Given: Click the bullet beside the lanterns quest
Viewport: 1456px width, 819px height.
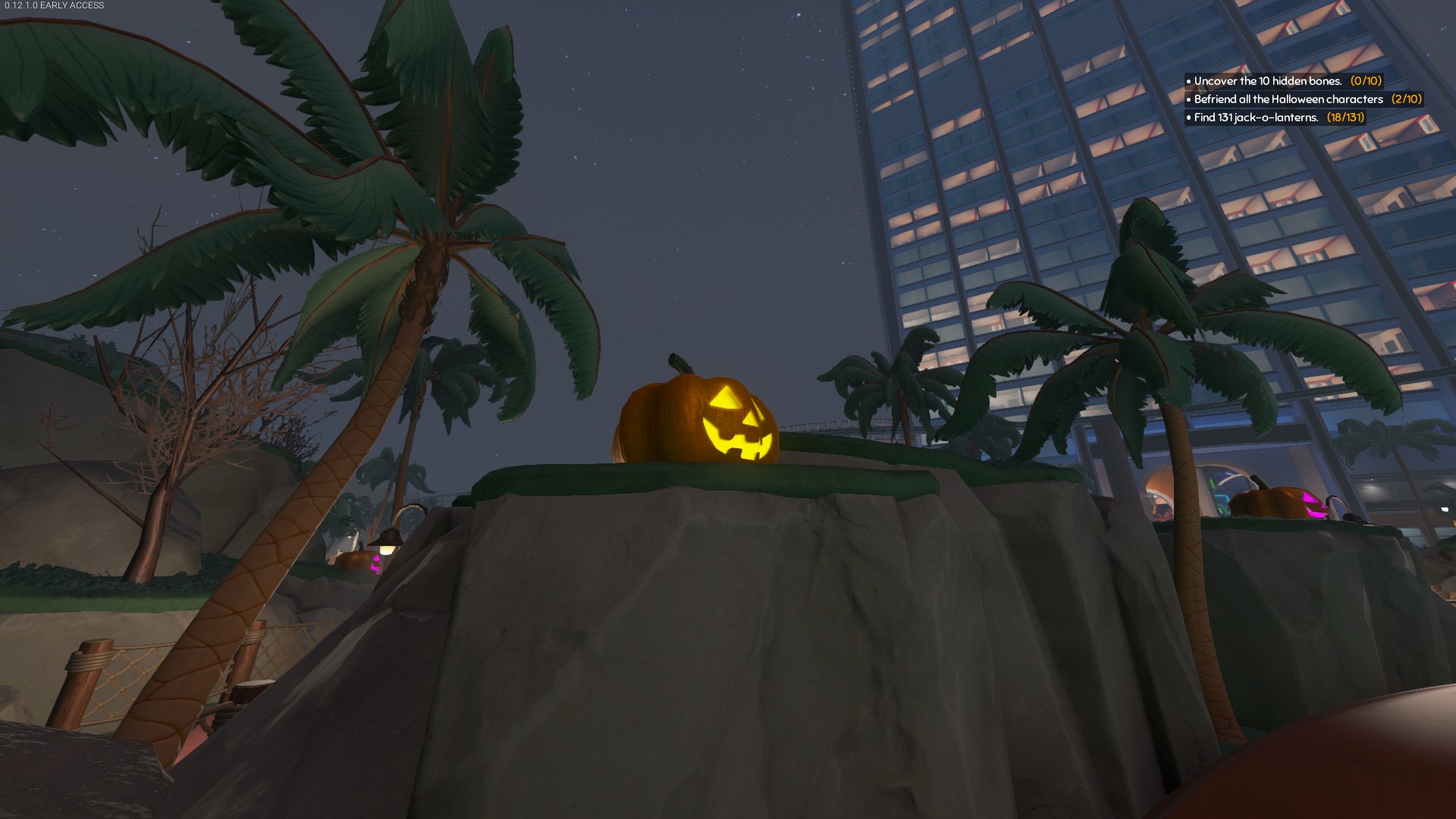Looking at the screenshot, I should tap(1188, 118).
